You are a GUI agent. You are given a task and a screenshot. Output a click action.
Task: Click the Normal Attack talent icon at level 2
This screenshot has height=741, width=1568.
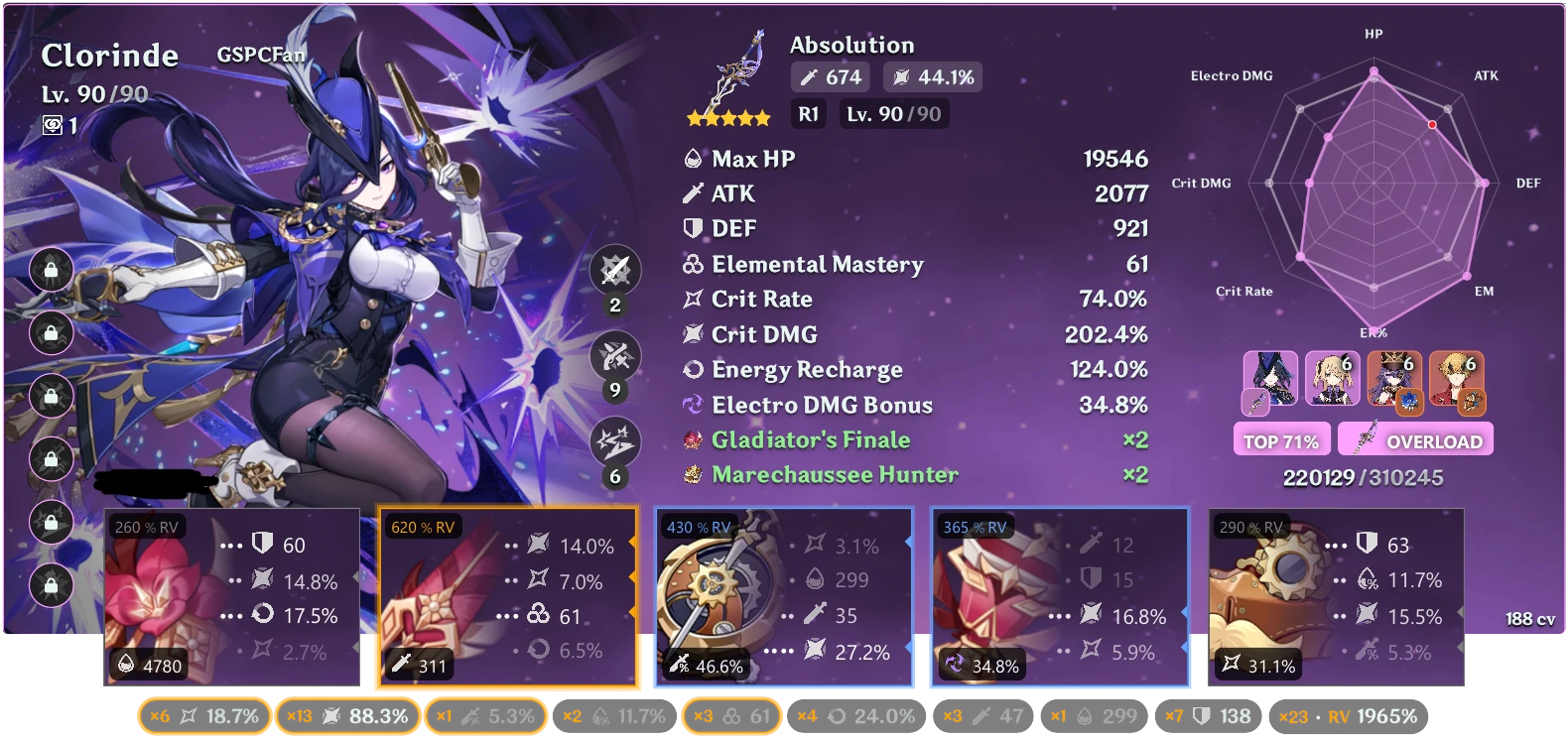(x=614, y=270)
